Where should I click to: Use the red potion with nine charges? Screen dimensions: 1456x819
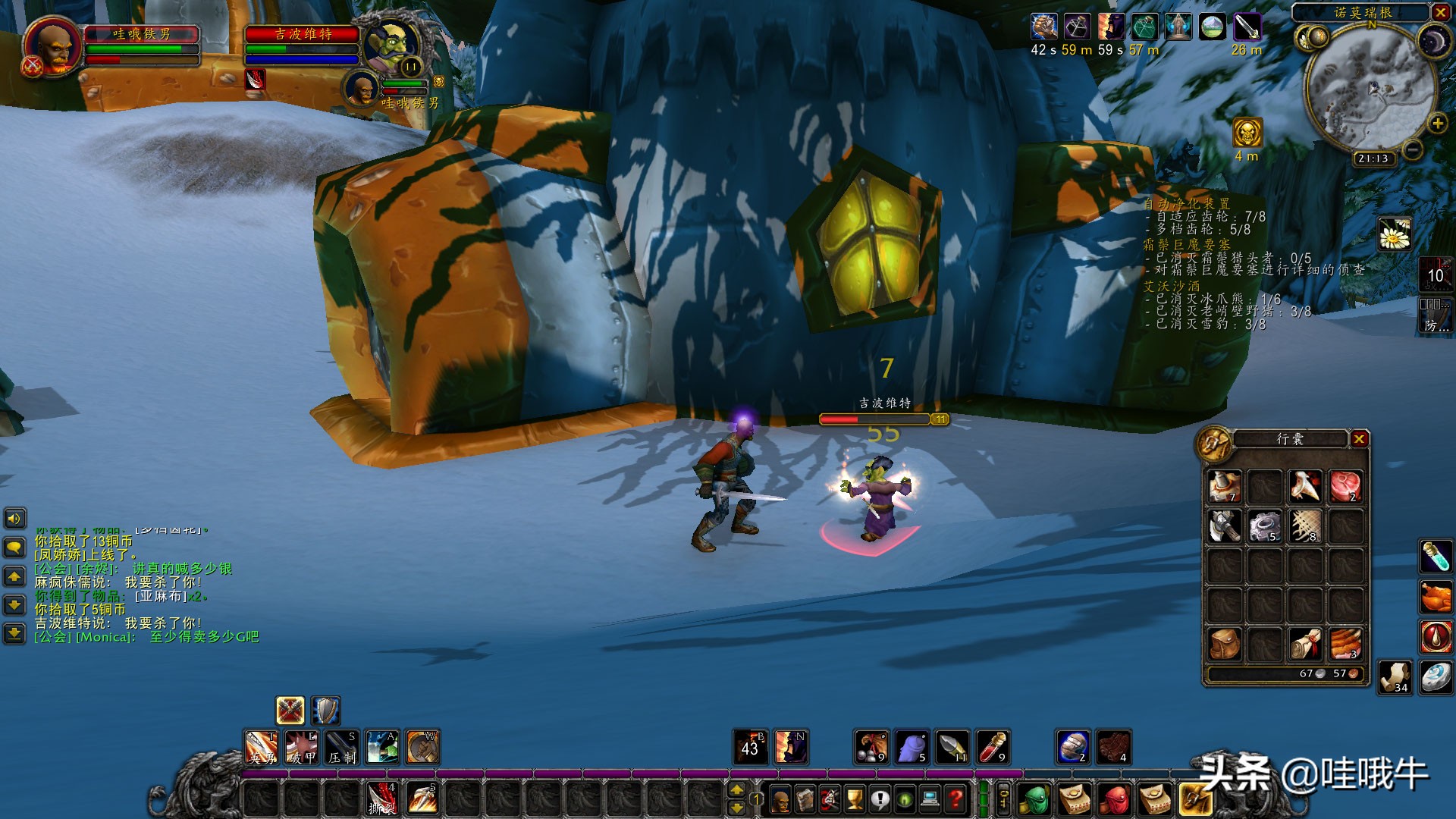(992, 747)
